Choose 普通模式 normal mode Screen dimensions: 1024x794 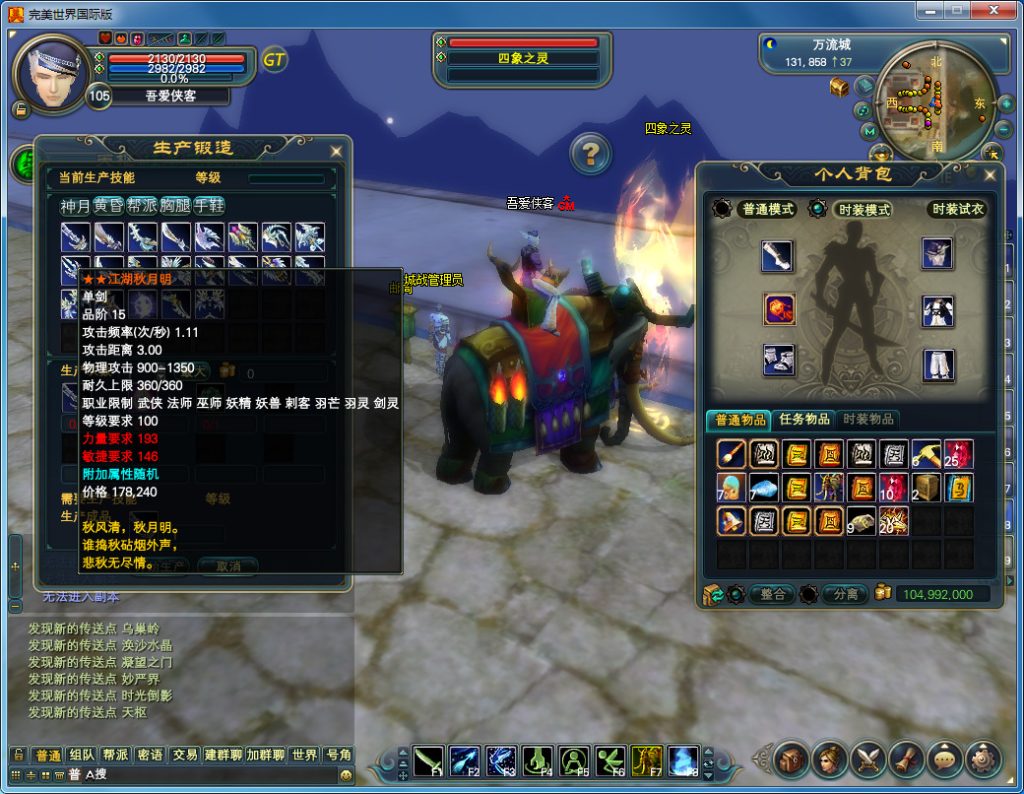point(766,209)
